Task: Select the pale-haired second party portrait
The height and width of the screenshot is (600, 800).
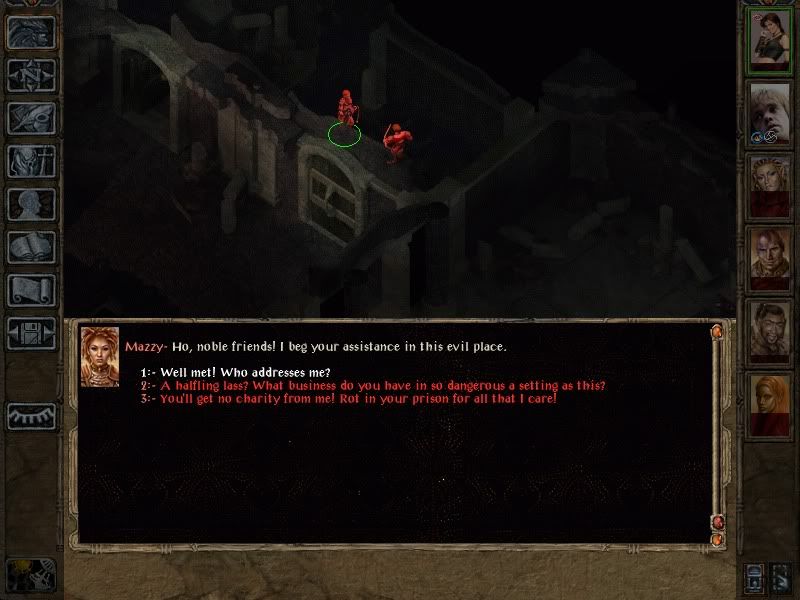Action: pyautogui.click(x=771, y=113)
